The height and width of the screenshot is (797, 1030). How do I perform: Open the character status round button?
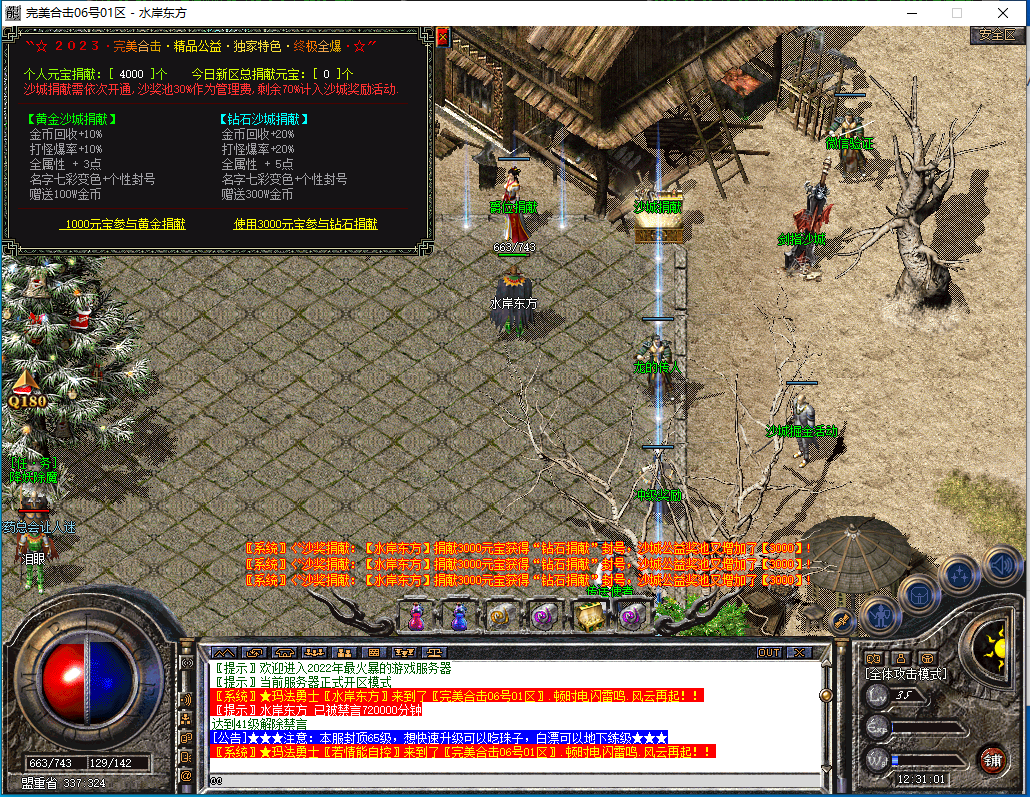pos(881,613)
